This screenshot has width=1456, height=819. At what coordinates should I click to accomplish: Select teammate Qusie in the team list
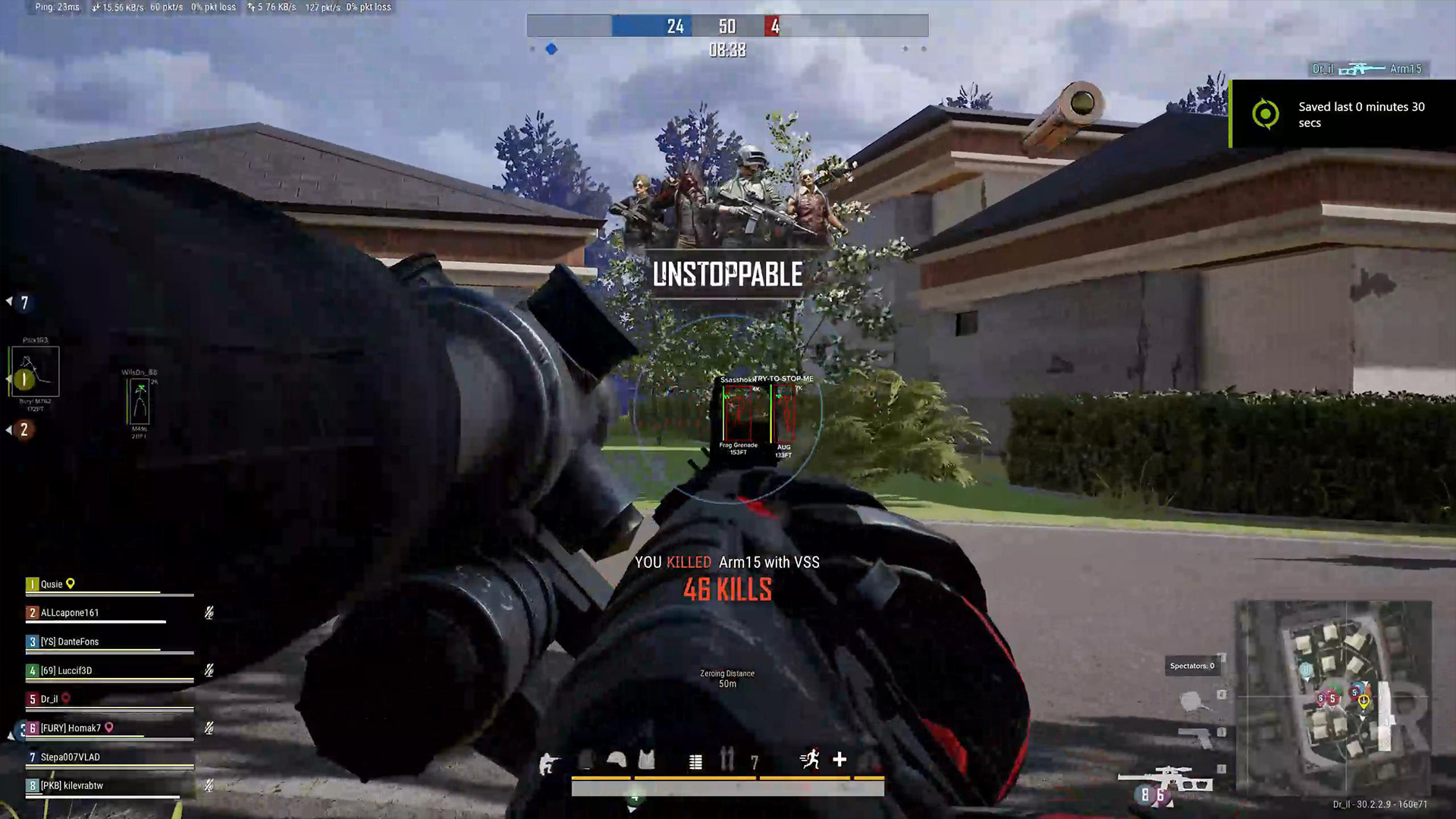[52, 584]
